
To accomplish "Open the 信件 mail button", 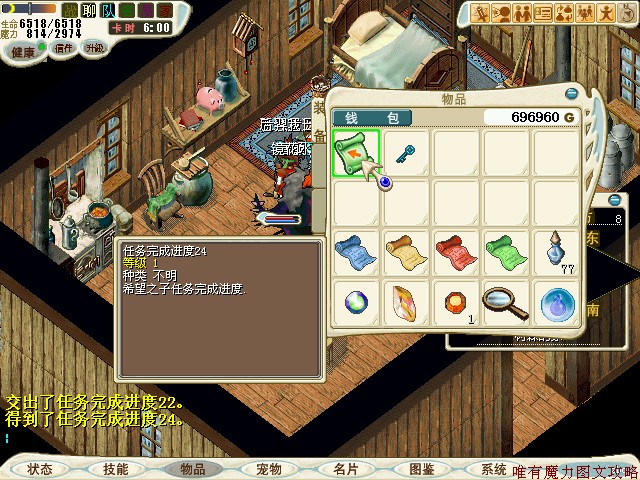I will pos(64,47).
